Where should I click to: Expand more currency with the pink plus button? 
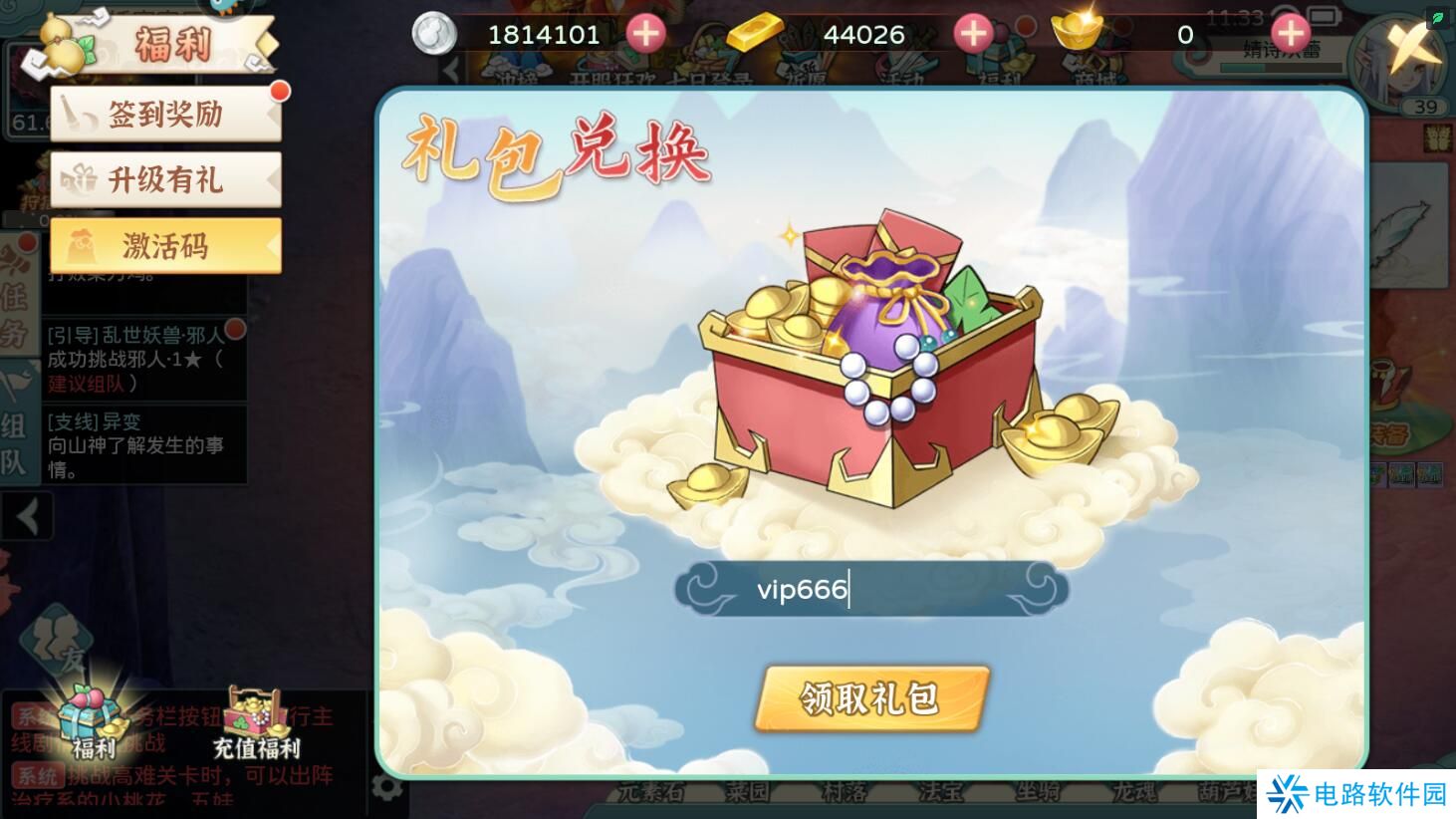1290,33
